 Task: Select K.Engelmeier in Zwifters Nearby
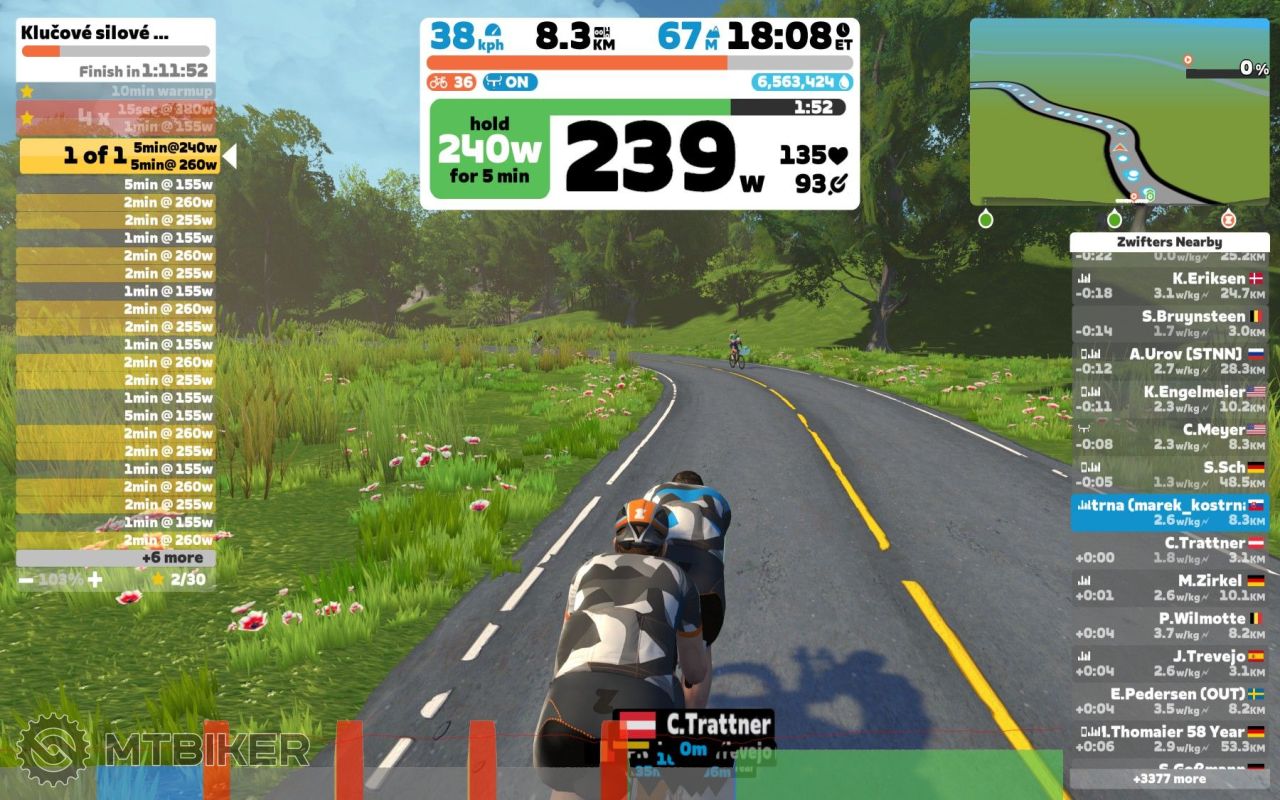click(x=1169, y=398)
